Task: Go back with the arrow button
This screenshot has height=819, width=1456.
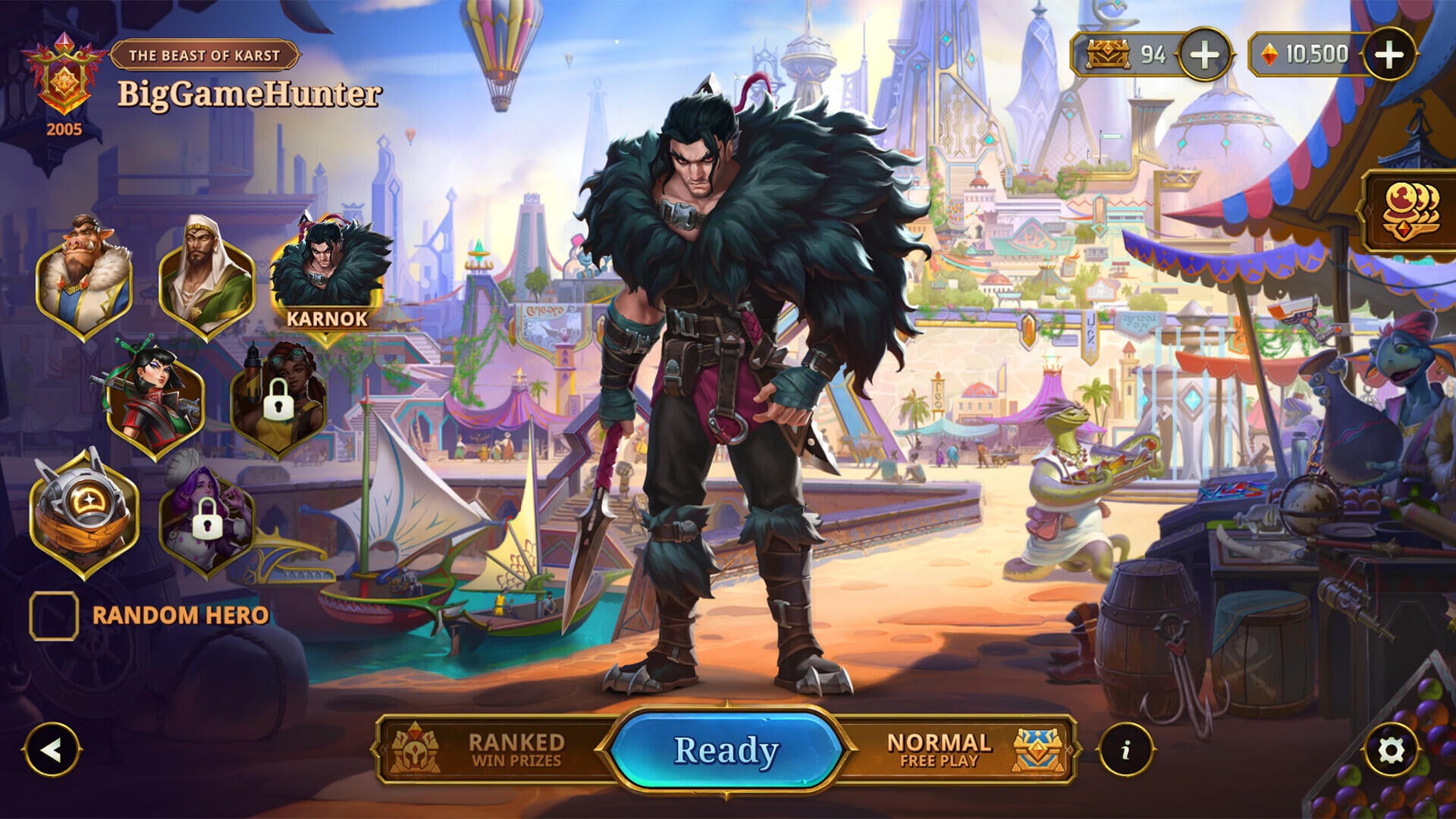Action: 52,750
